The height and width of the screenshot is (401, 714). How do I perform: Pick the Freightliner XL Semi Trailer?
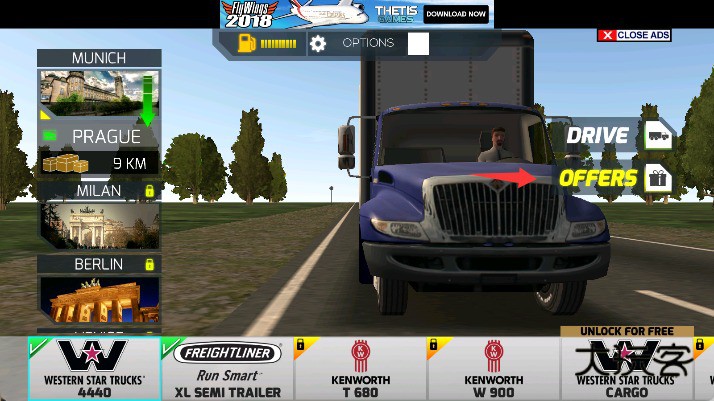click(x=227, y=368)
